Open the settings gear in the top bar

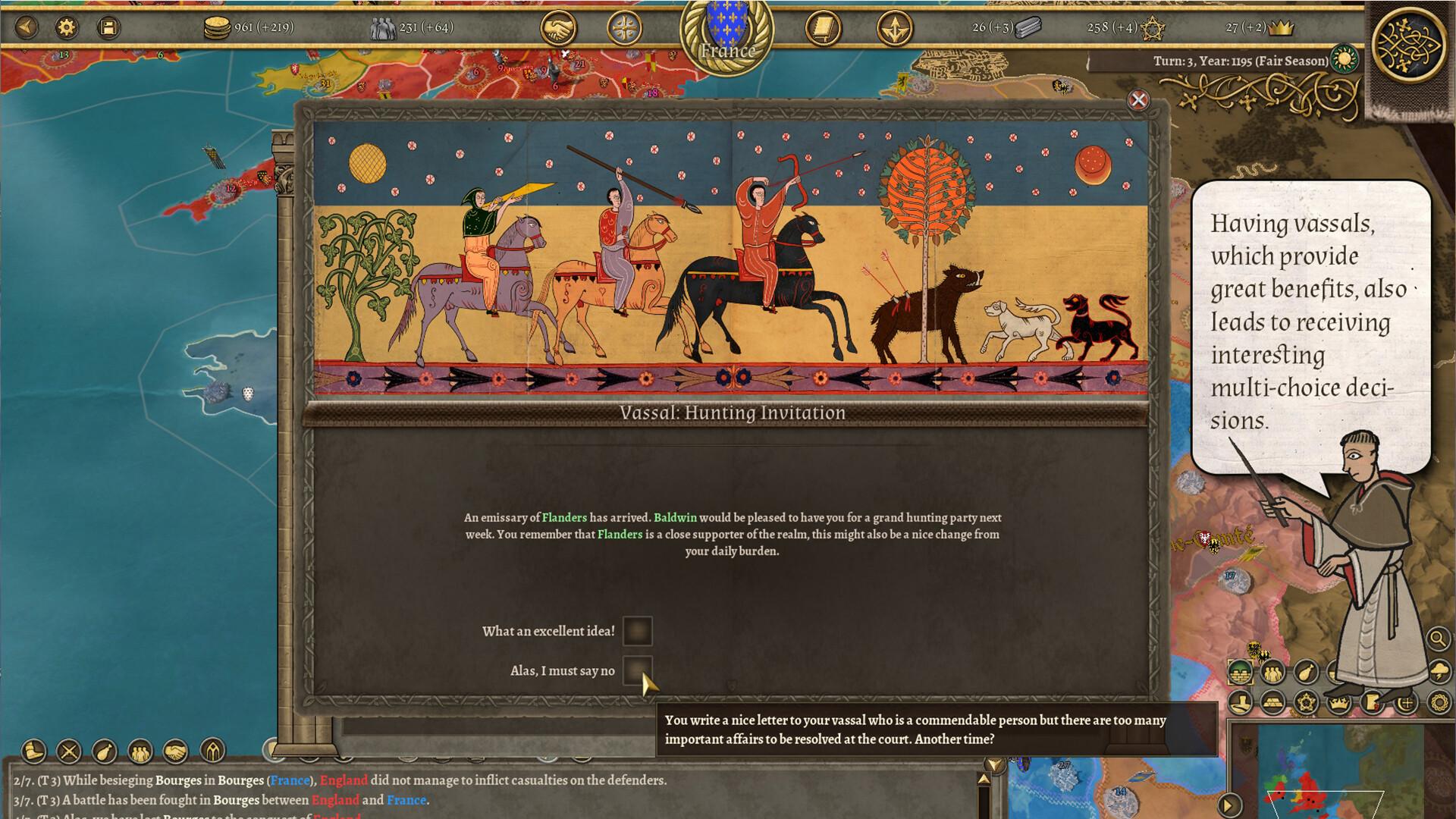(67, 25)
